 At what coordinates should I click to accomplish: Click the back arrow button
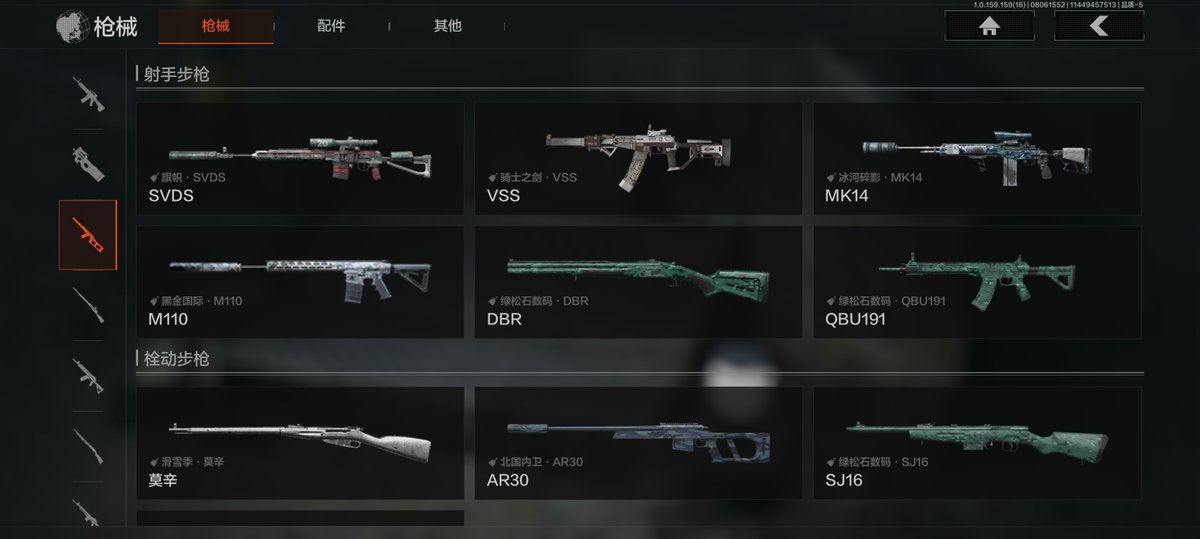pyautogui.click(x=1098, y=27)
